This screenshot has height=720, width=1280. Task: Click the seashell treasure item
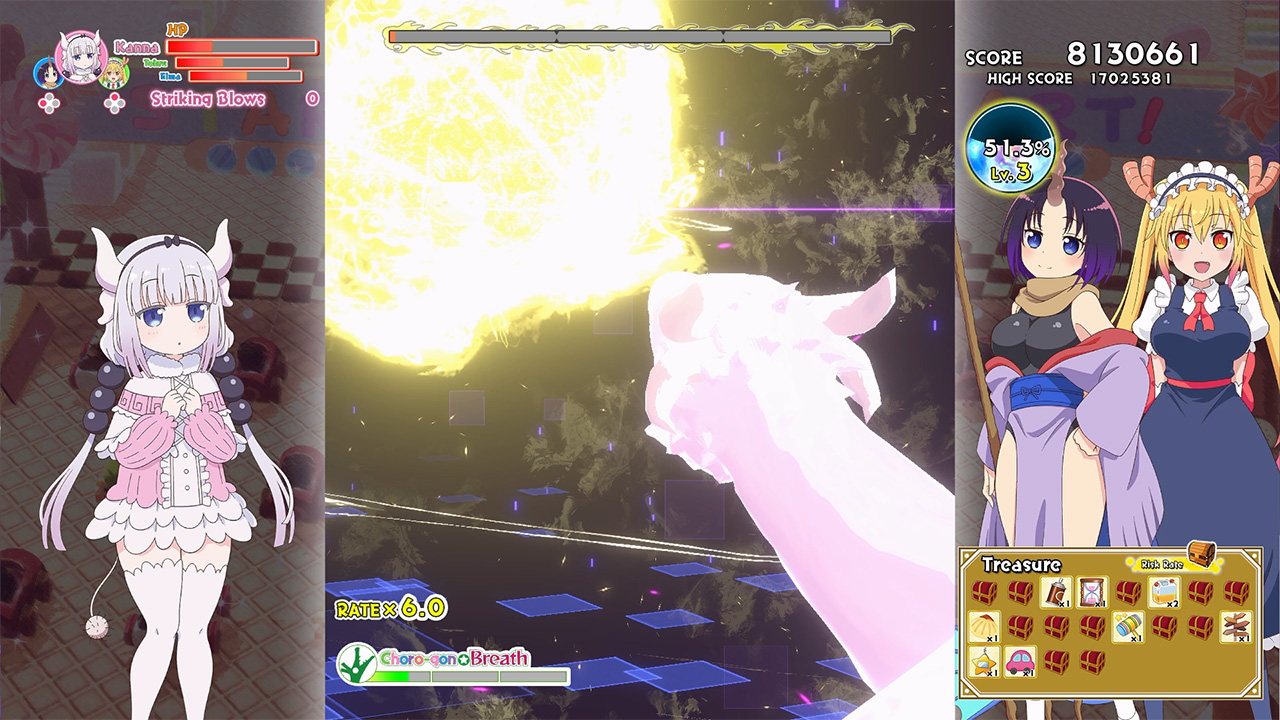984,627
